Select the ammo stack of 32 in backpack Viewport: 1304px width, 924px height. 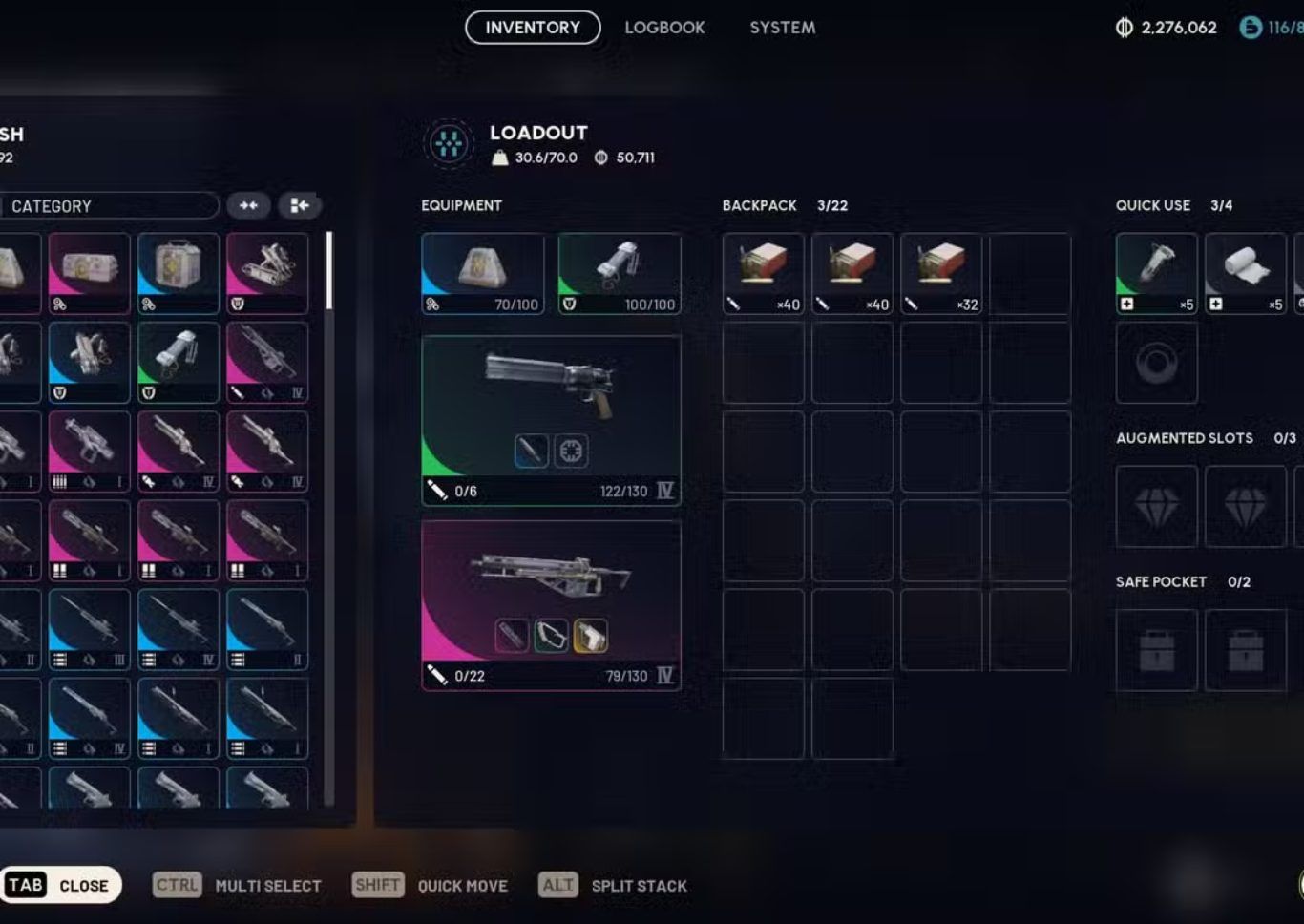(940, 274)
